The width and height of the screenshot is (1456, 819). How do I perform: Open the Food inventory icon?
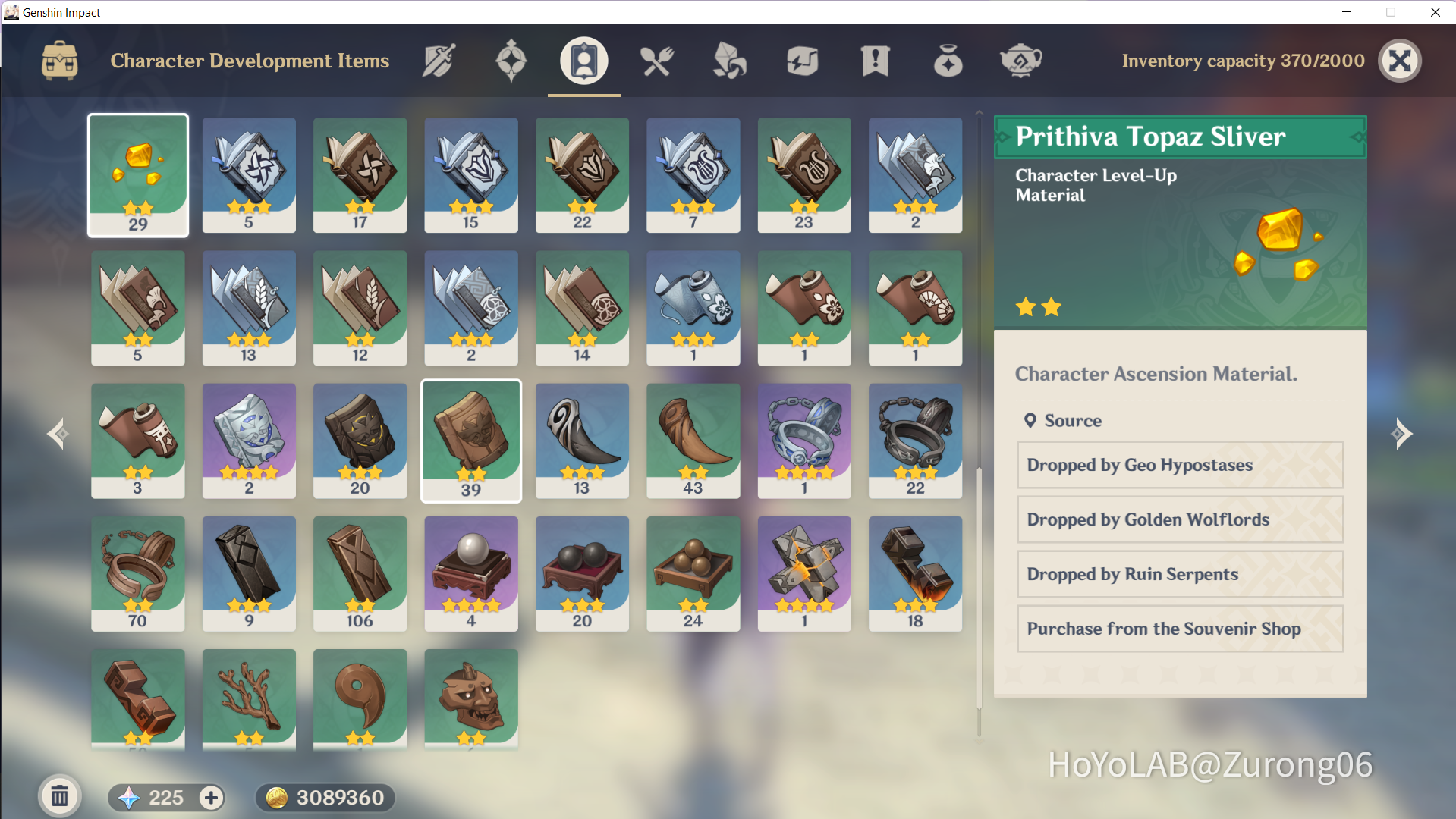656,61
